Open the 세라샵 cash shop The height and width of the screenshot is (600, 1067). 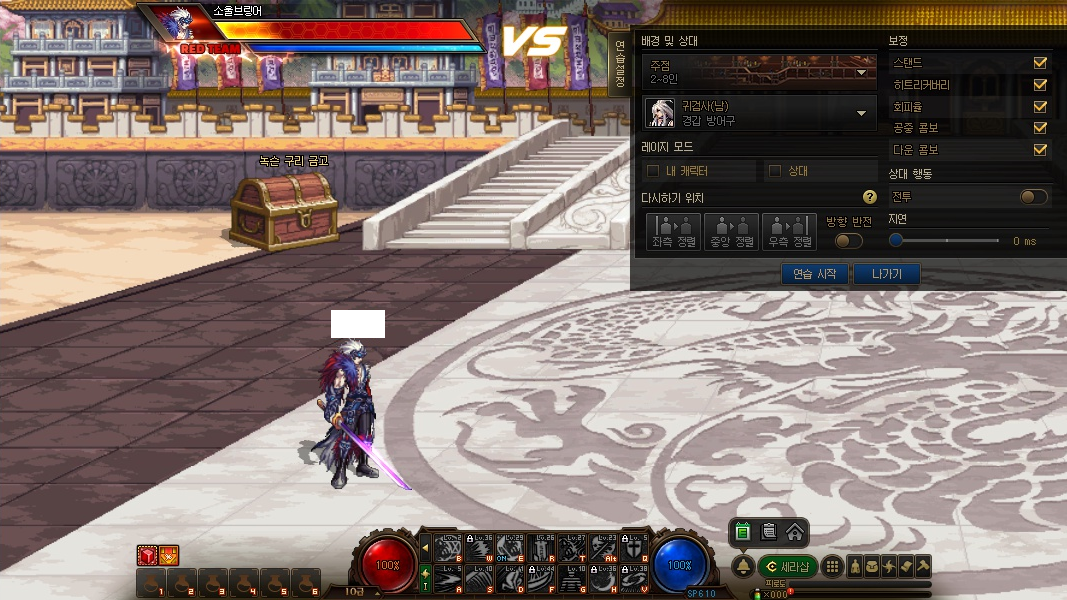click(x=788, y=567)
